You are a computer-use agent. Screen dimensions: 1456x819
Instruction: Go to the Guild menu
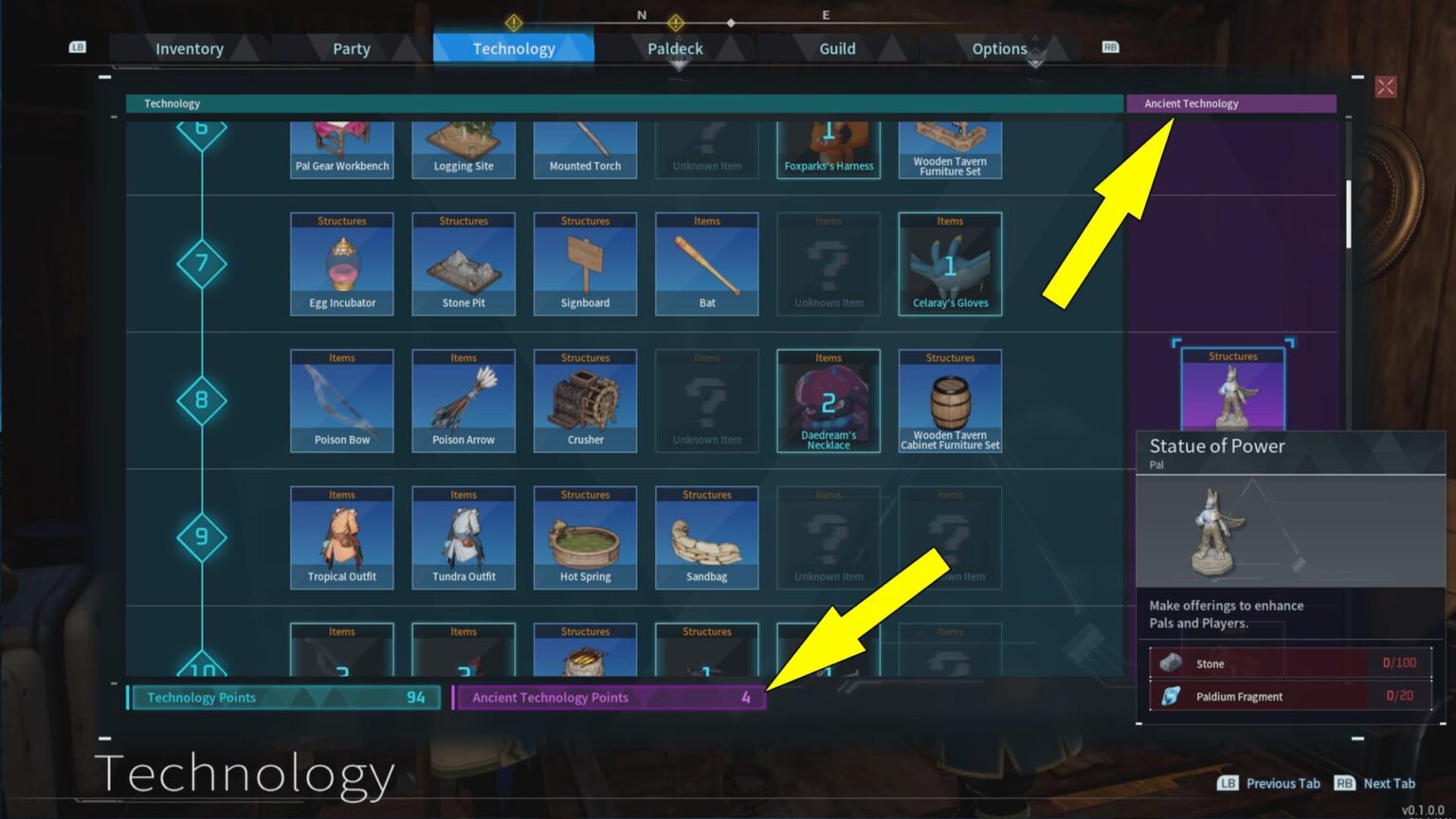(x=837, y=48)
